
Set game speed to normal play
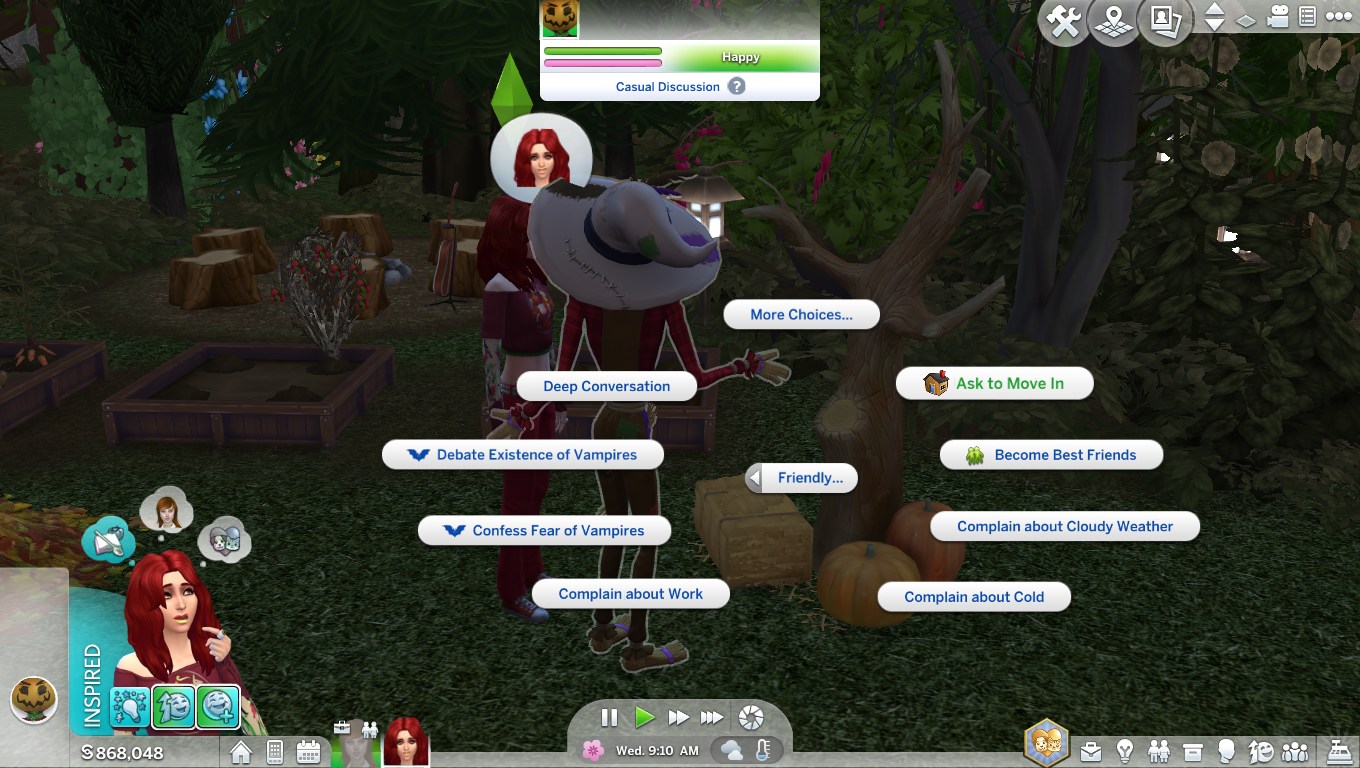pos(644,718)
